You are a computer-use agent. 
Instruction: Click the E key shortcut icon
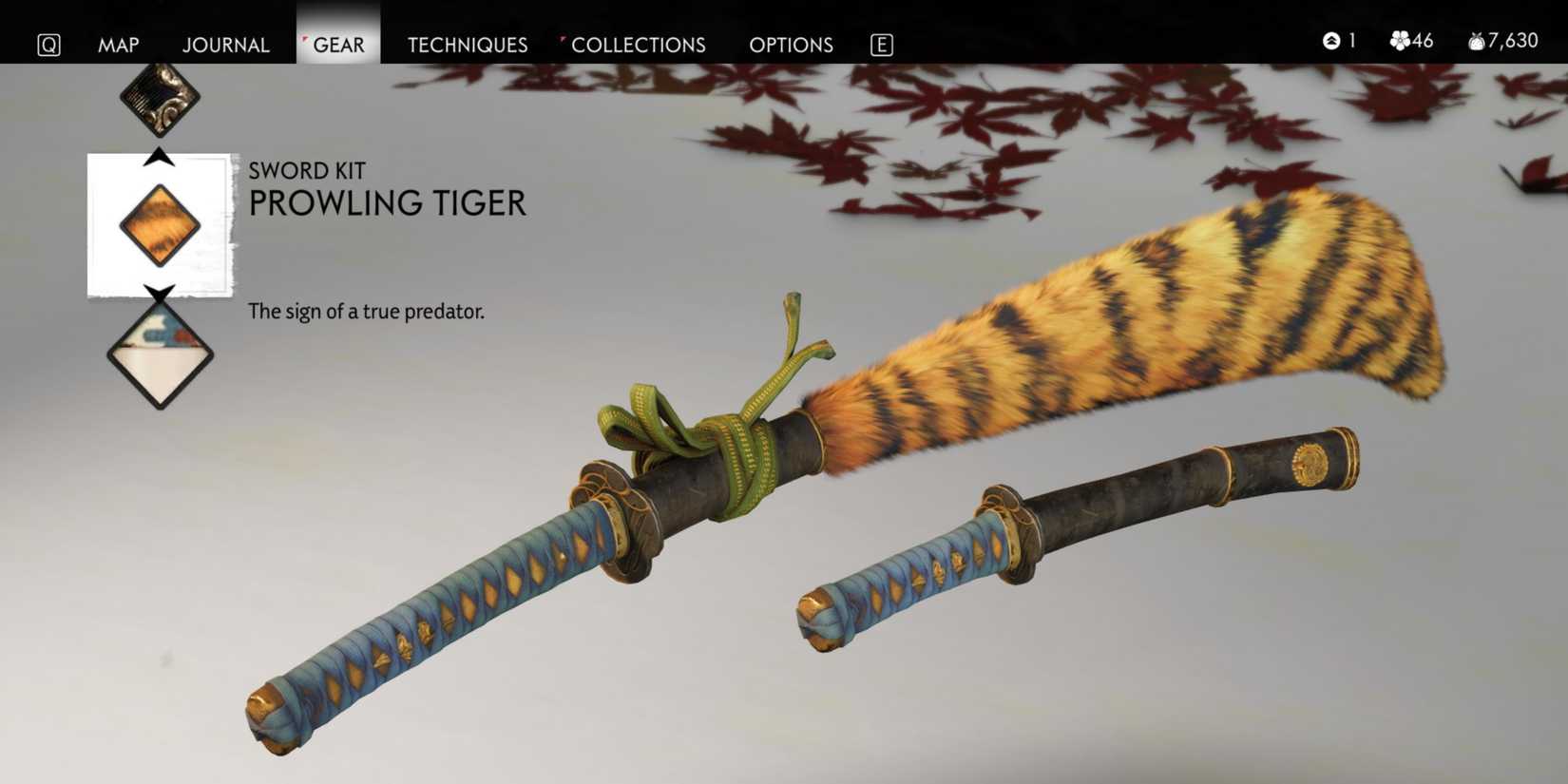(x=880, y=44)
